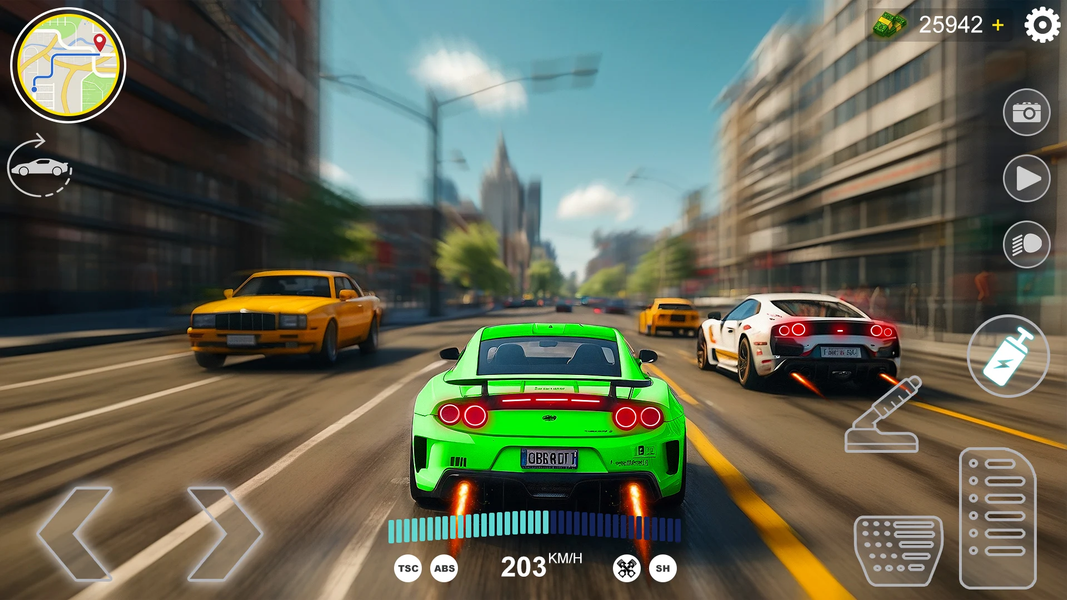Activate the nitro boost bottle
This screenshot has width=1067, height=600.
[x=1008, y=356]
